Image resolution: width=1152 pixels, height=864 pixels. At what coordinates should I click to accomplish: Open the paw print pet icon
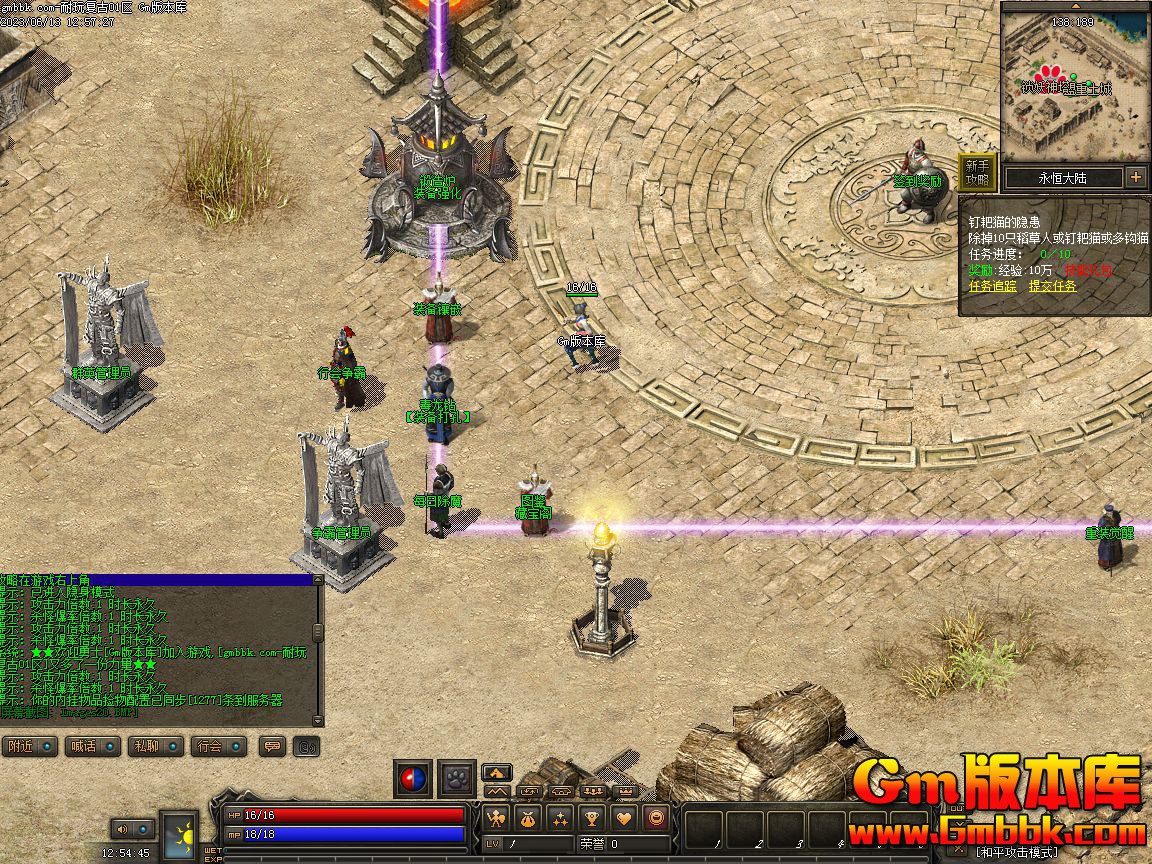459,778
